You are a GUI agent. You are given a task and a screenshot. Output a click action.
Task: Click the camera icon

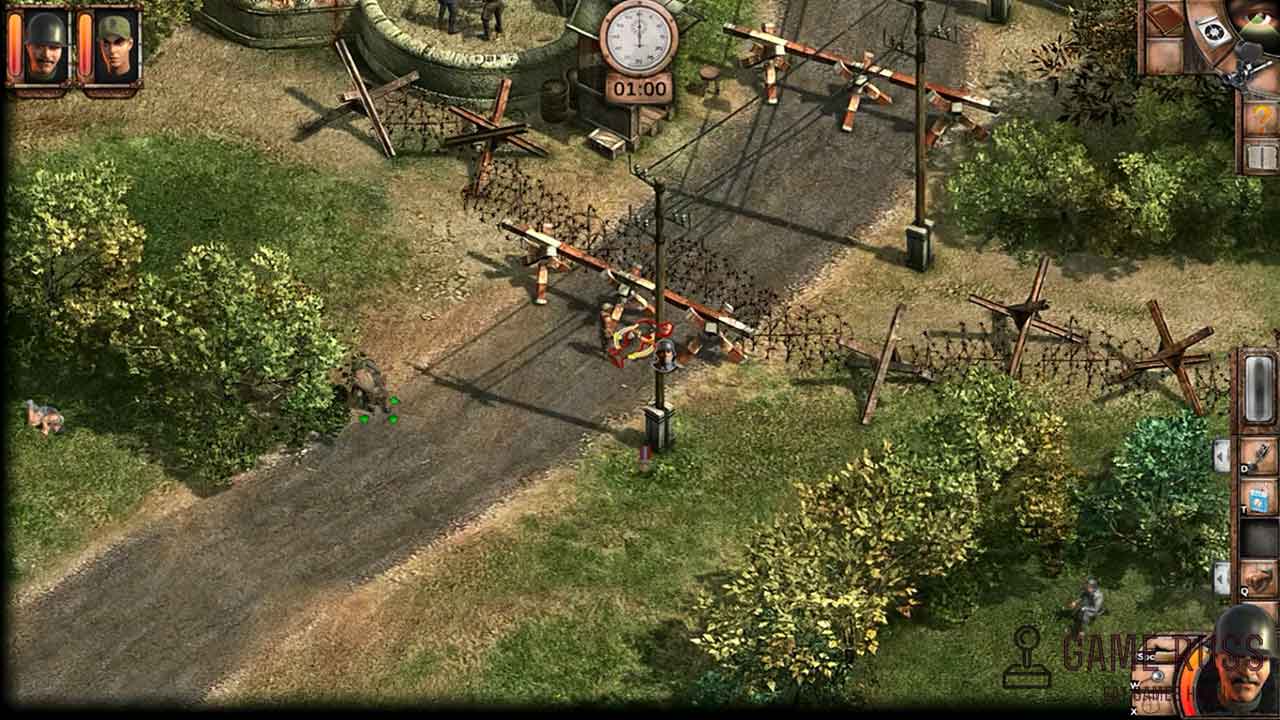(x=1211, y=32)
